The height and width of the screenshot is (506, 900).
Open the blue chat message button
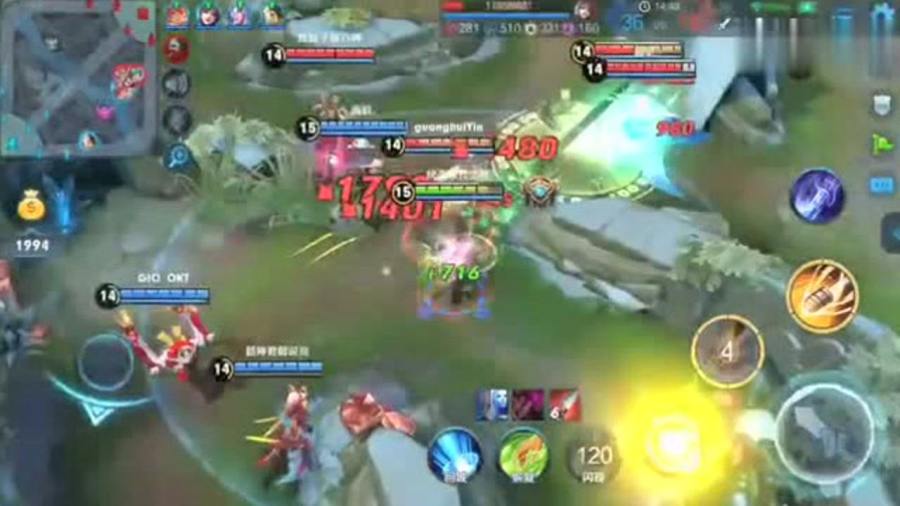click(x=882, y=185)
